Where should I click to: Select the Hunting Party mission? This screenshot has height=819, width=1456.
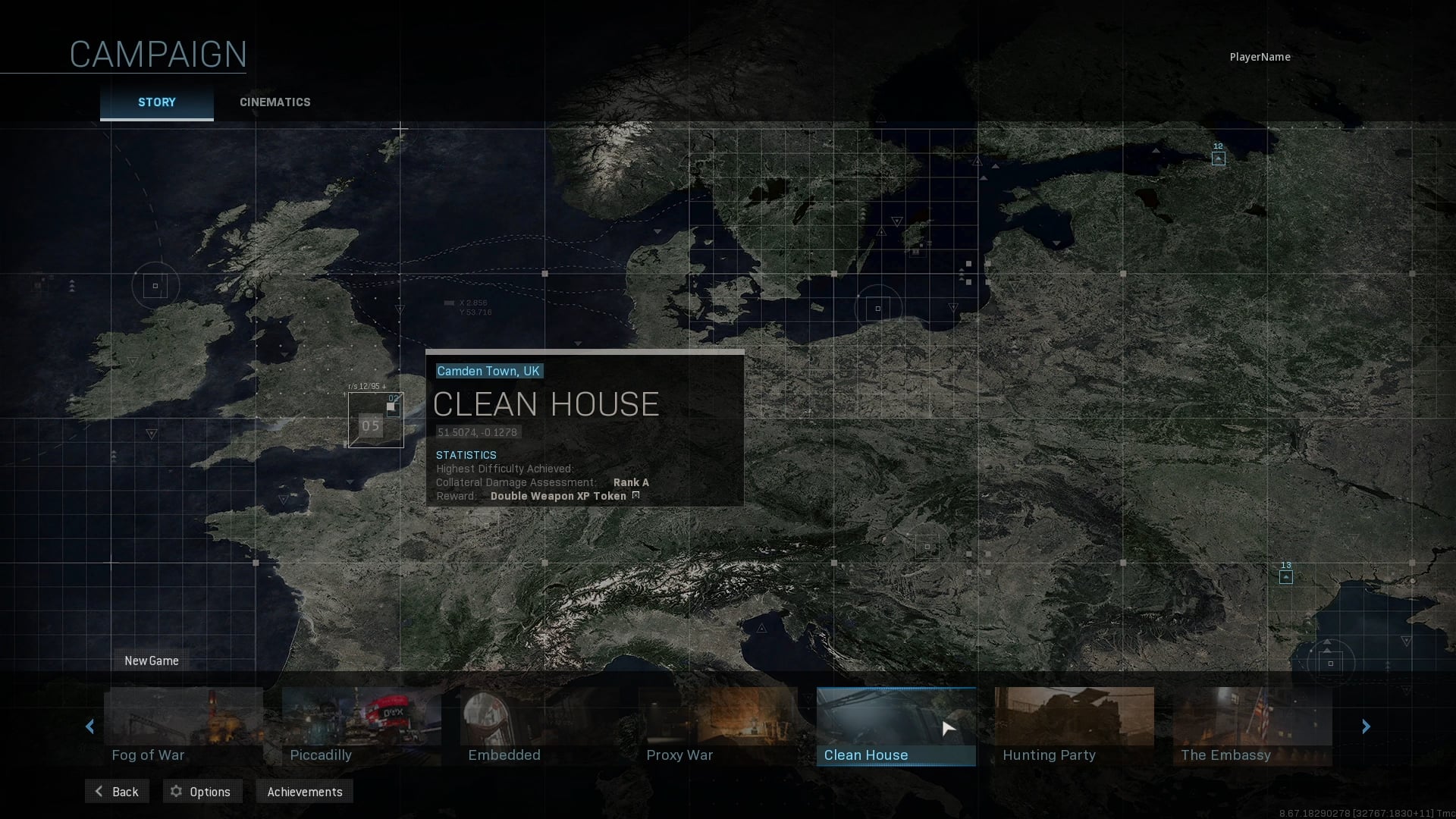(x=1074, y=726)
